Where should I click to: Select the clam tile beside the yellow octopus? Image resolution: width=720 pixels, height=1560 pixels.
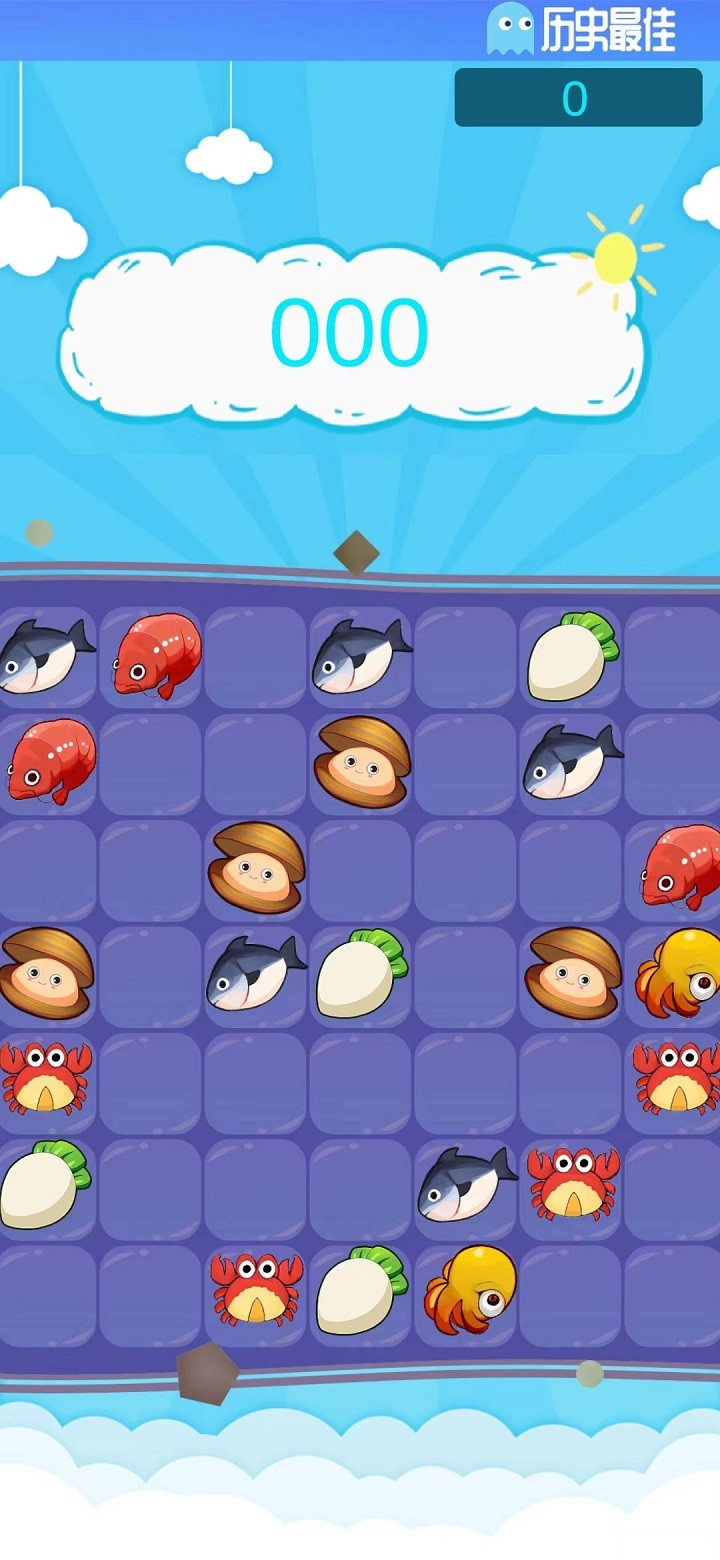click(x=572, y=974)
